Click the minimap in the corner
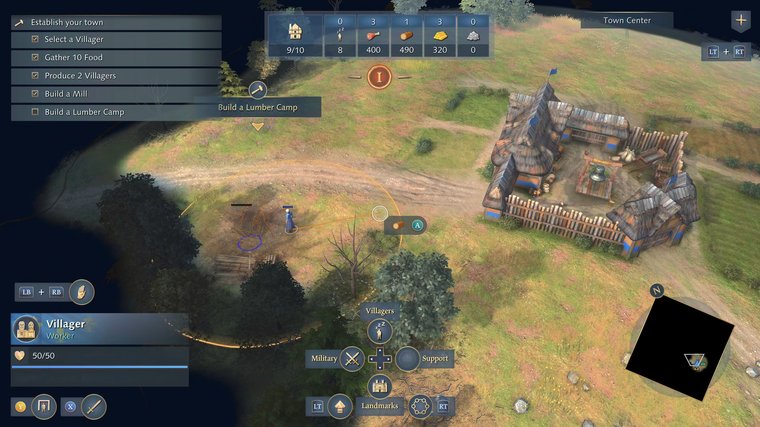Viewport: 760px width, 427px height. (680, 346)
